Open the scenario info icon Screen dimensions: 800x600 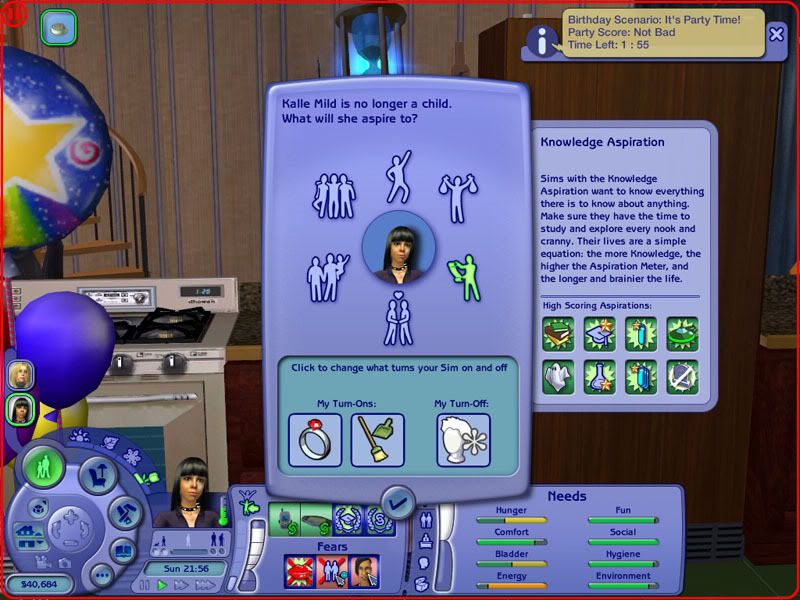pyautogui.click(x=541, y=40)
